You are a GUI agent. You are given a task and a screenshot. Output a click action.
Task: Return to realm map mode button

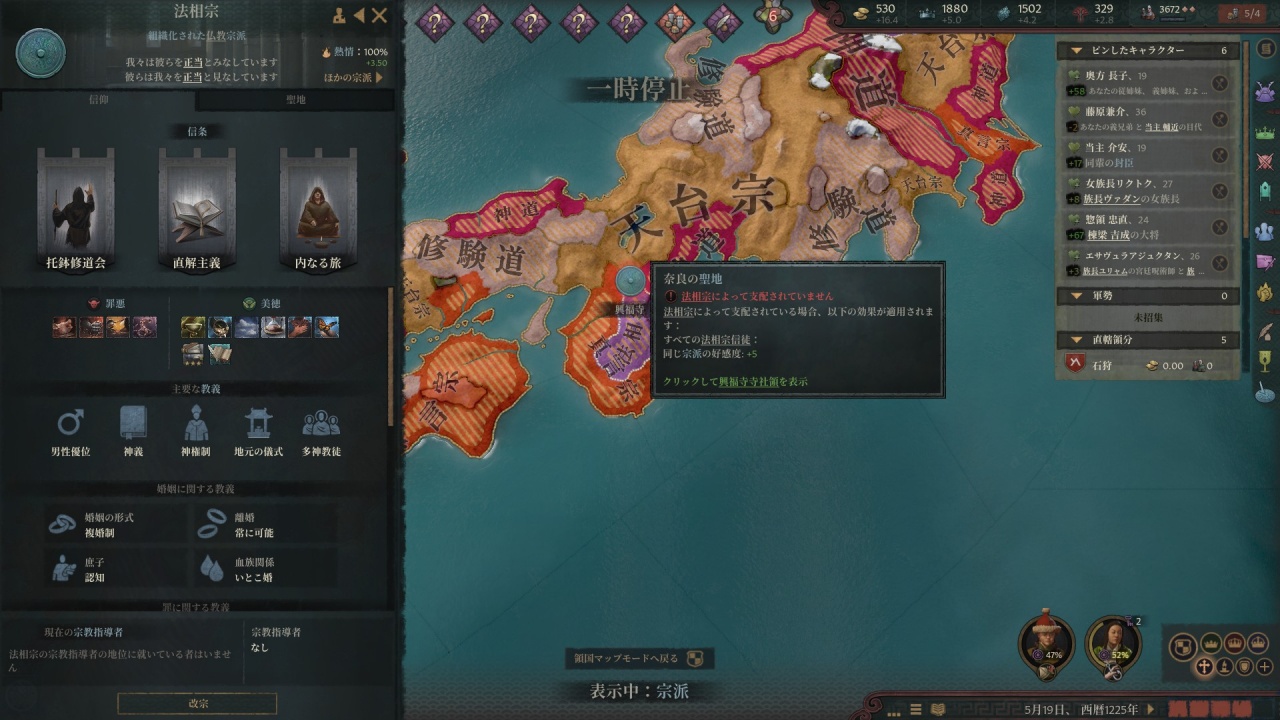click(639, 658)
